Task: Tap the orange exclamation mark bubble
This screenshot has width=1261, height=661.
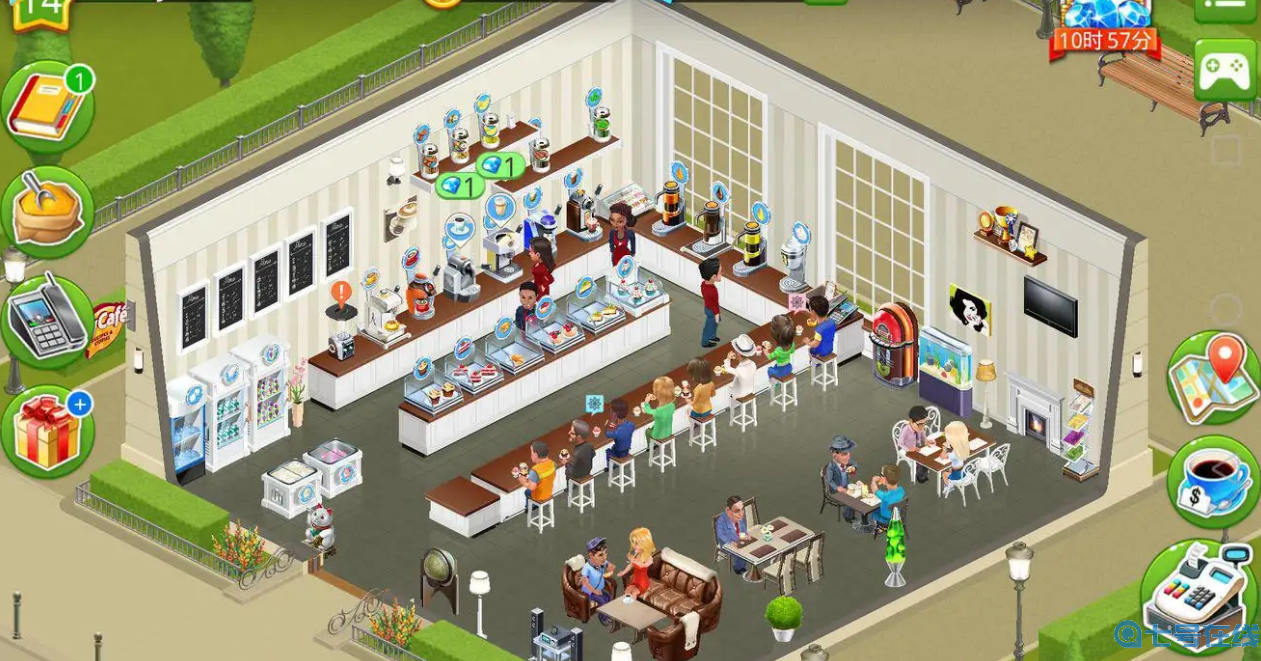Action: [341, 296]
